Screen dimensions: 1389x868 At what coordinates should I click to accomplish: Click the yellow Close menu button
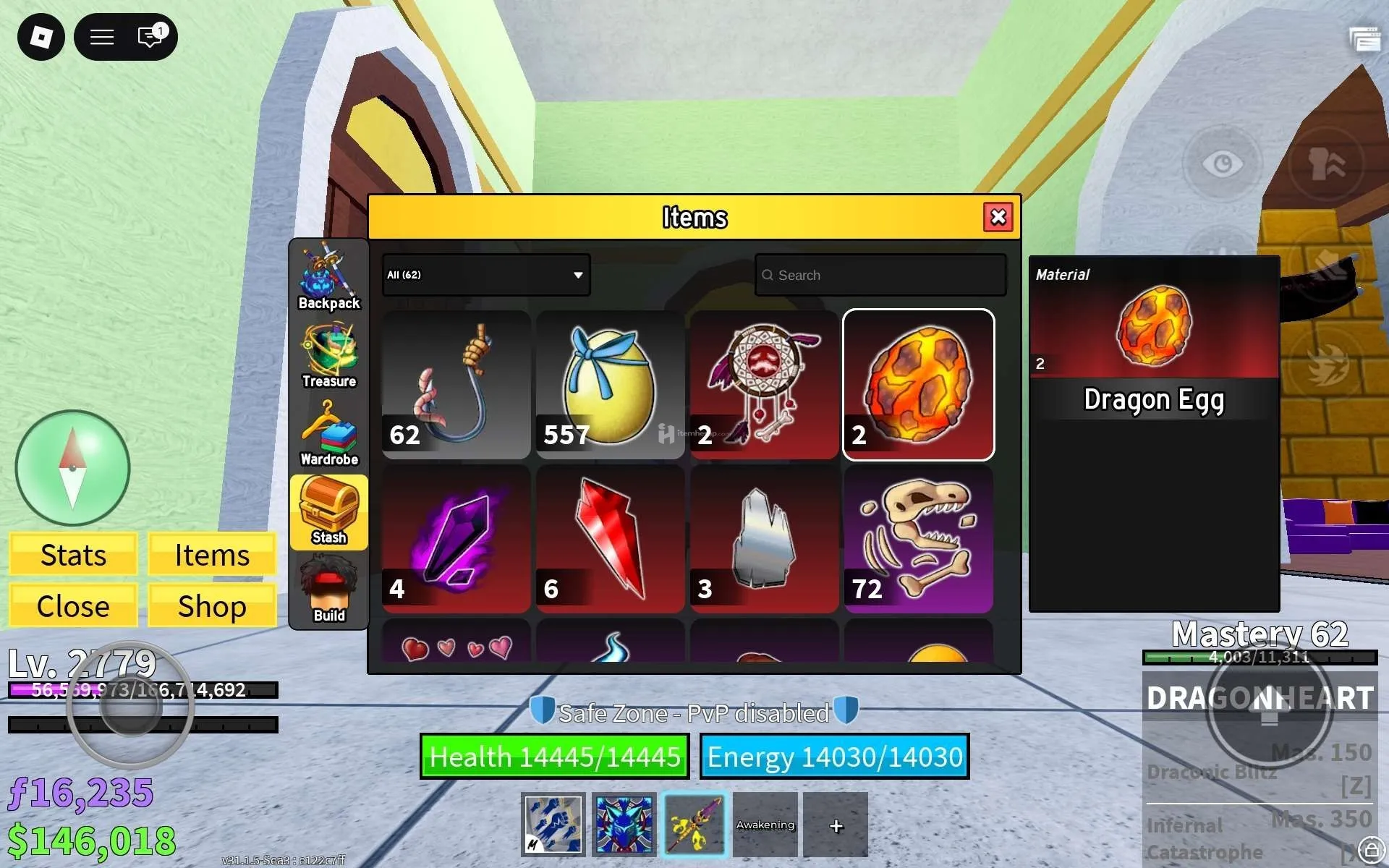pyautogui.click(x=73, y=606)
